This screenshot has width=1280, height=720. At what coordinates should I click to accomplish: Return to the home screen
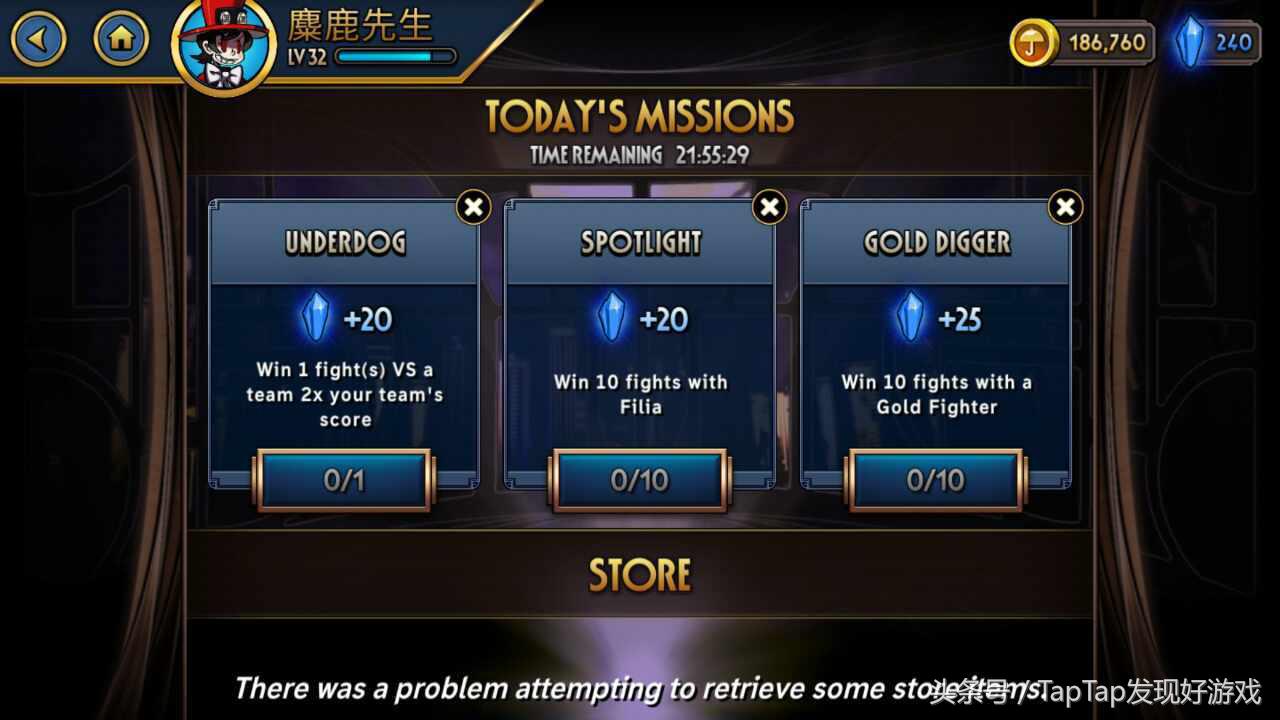pos(121,40)
